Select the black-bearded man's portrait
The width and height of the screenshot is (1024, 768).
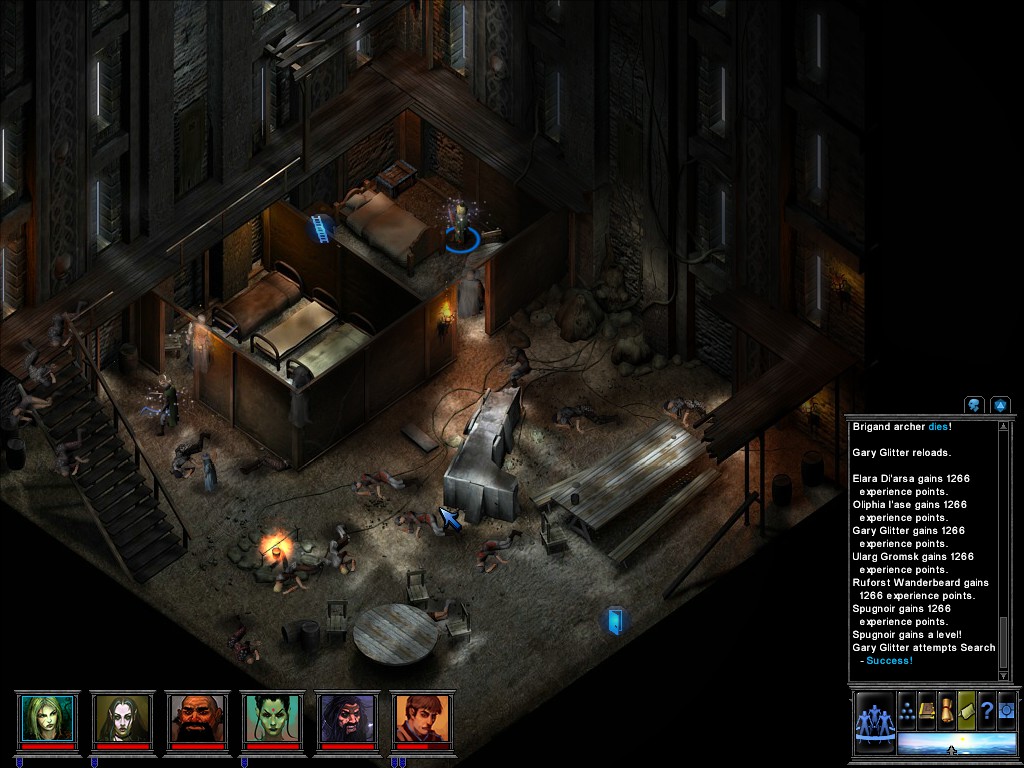(347, 718)
